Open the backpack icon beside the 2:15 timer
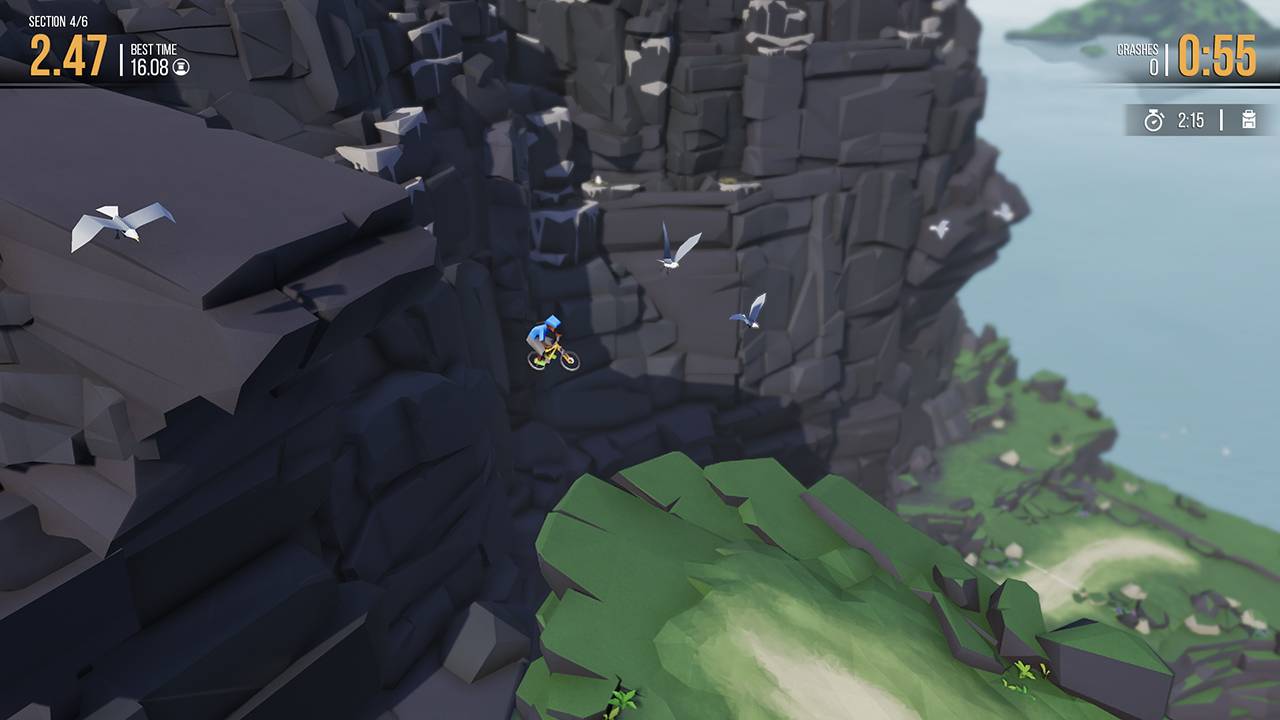This screenshot has width=1280, height=720. click(1247, 121)
